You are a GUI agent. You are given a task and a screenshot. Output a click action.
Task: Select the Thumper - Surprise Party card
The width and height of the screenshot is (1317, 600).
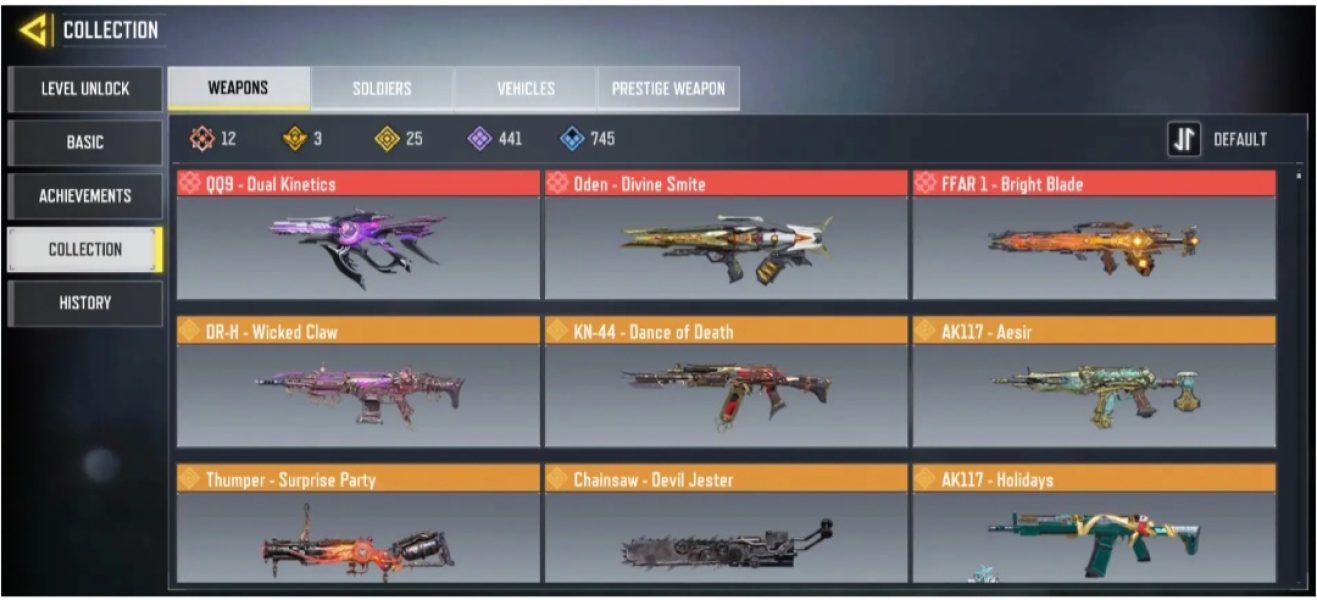point(358,524)
